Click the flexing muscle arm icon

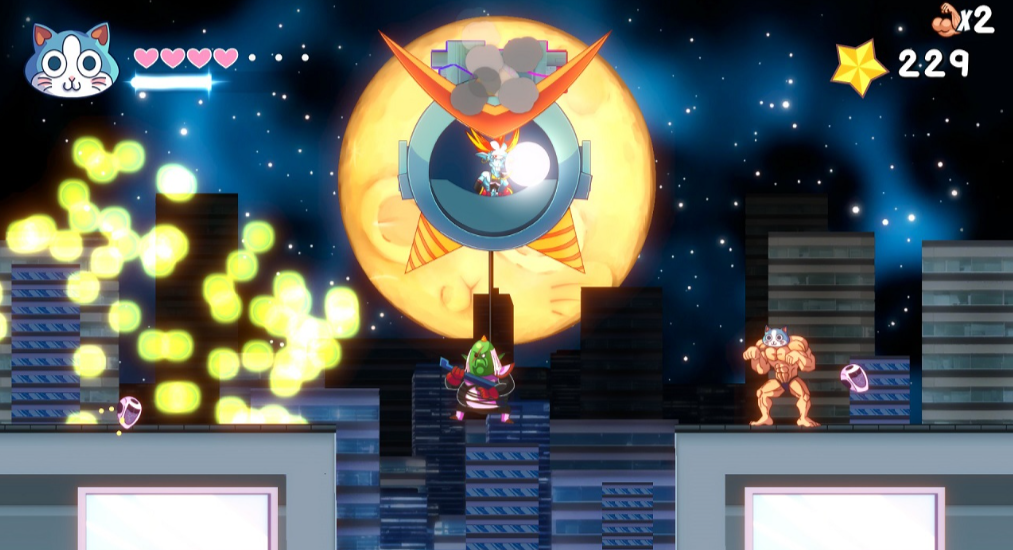click(946, 19)
